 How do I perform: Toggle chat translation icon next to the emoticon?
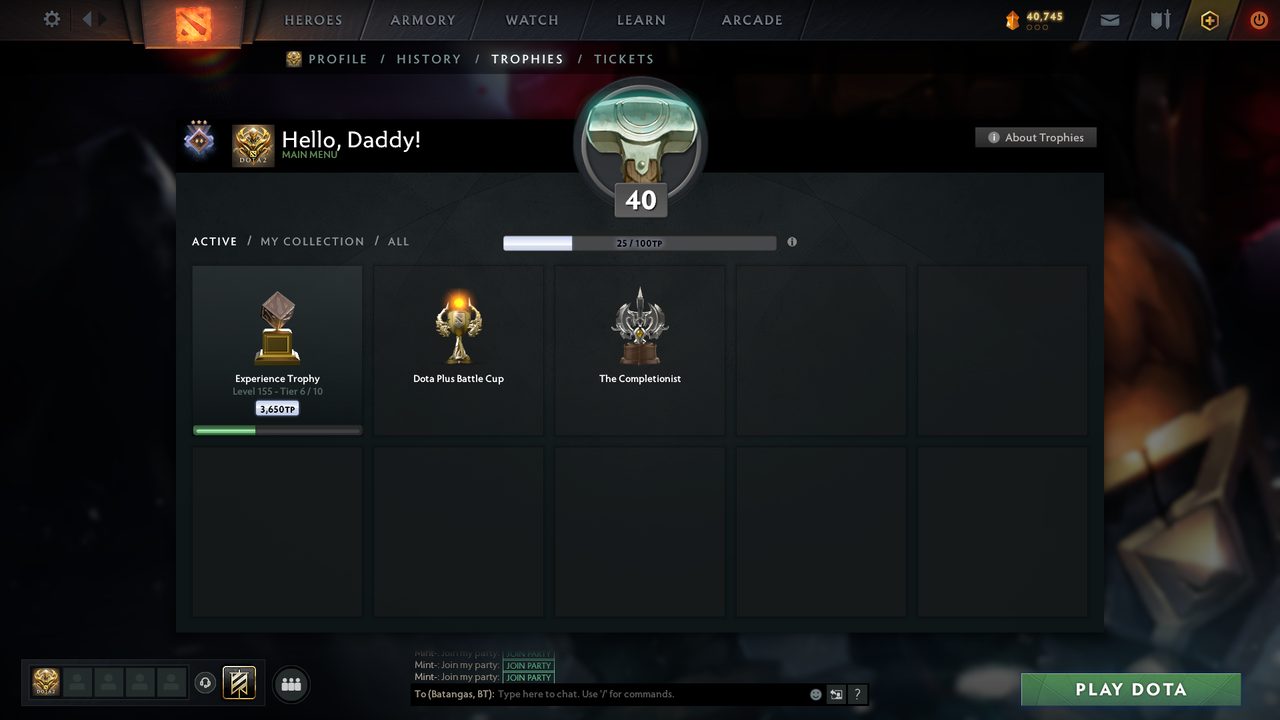836,694
